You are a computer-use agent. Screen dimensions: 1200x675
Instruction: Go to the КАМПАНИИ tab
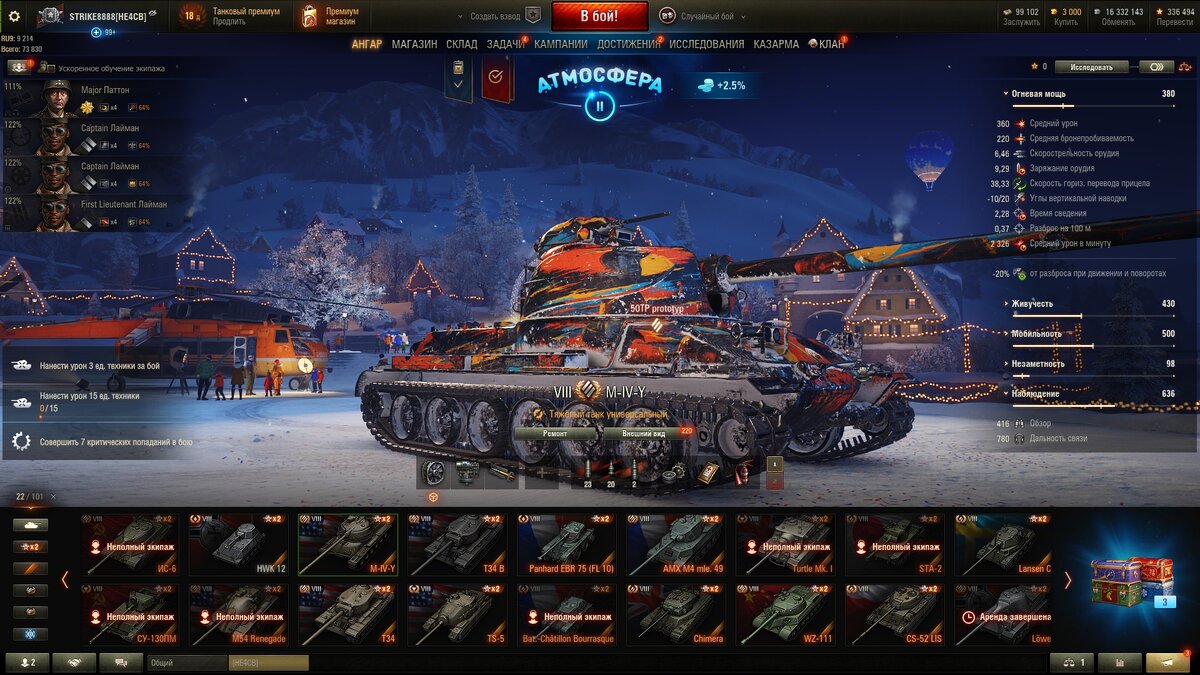click(x=560, y=44)
